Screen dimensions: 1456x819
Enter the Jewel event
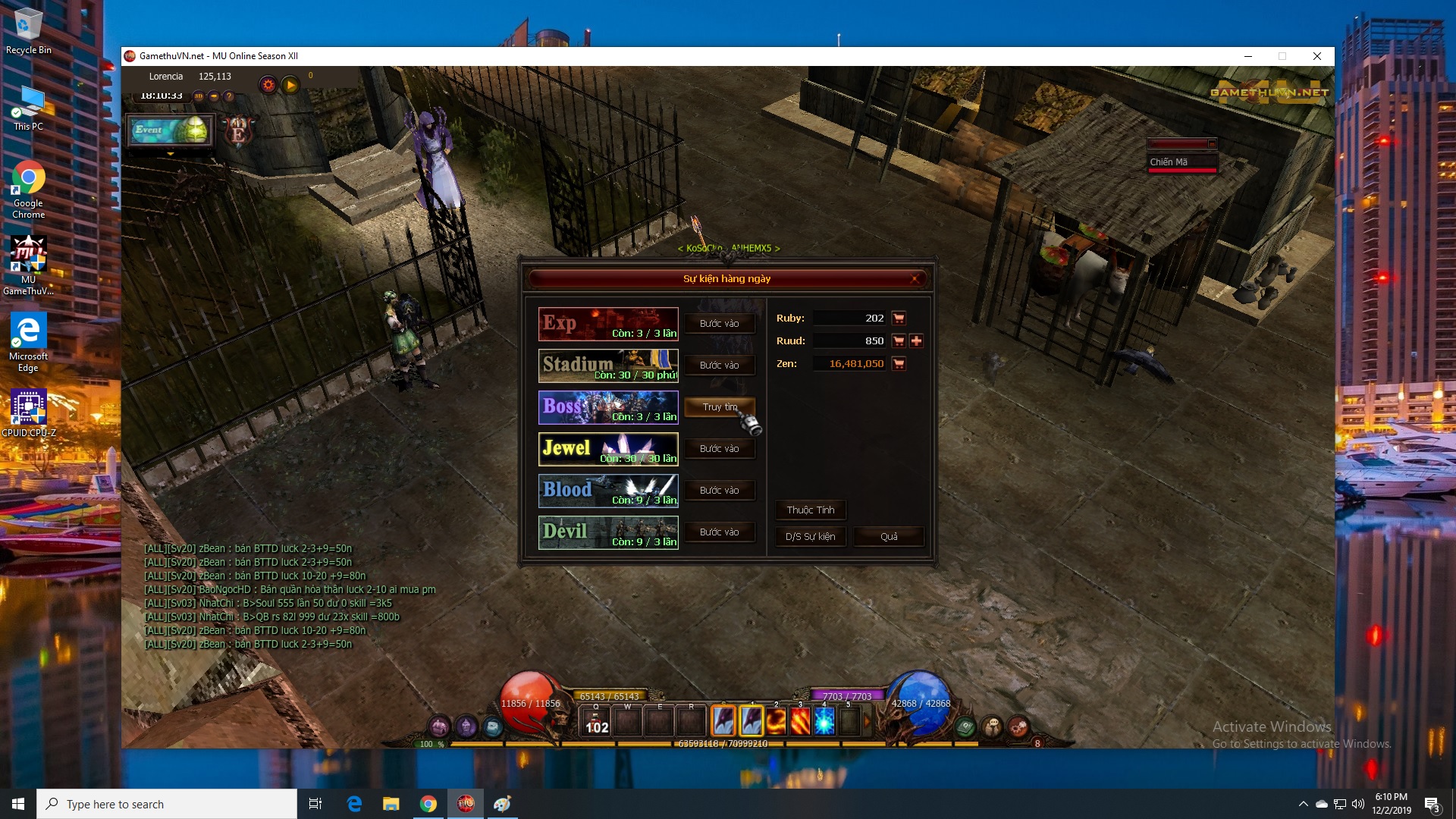click(719, 449)
